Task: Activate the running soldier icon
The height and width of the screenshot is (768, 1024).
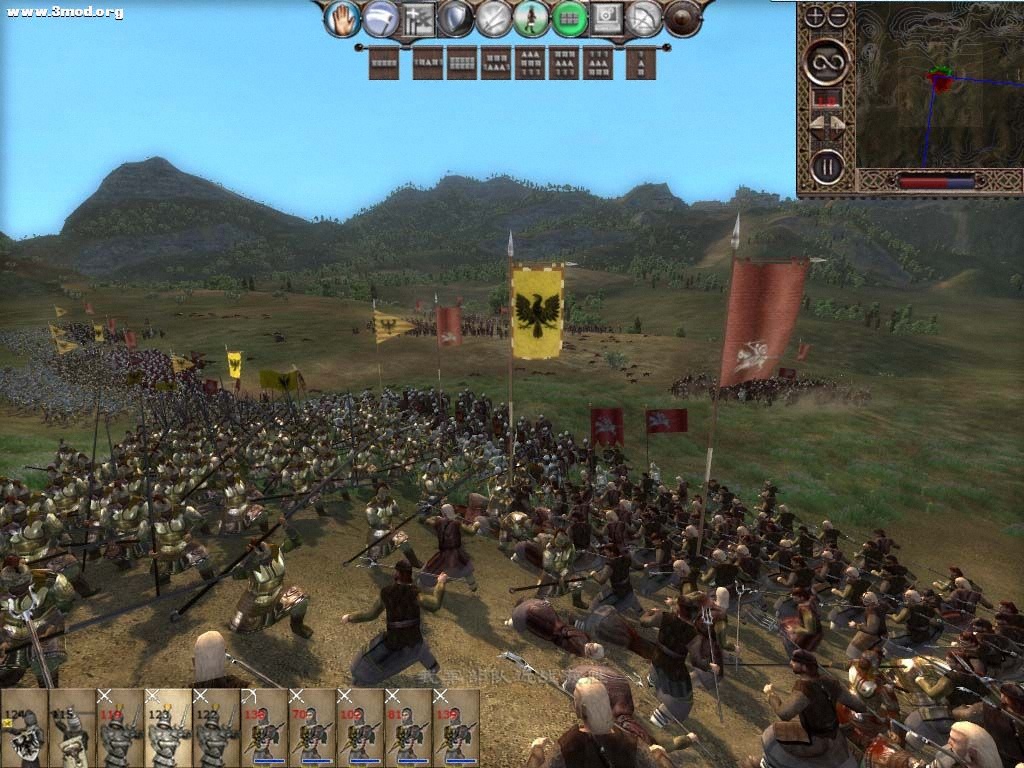Action: click(x=531, y=18)
